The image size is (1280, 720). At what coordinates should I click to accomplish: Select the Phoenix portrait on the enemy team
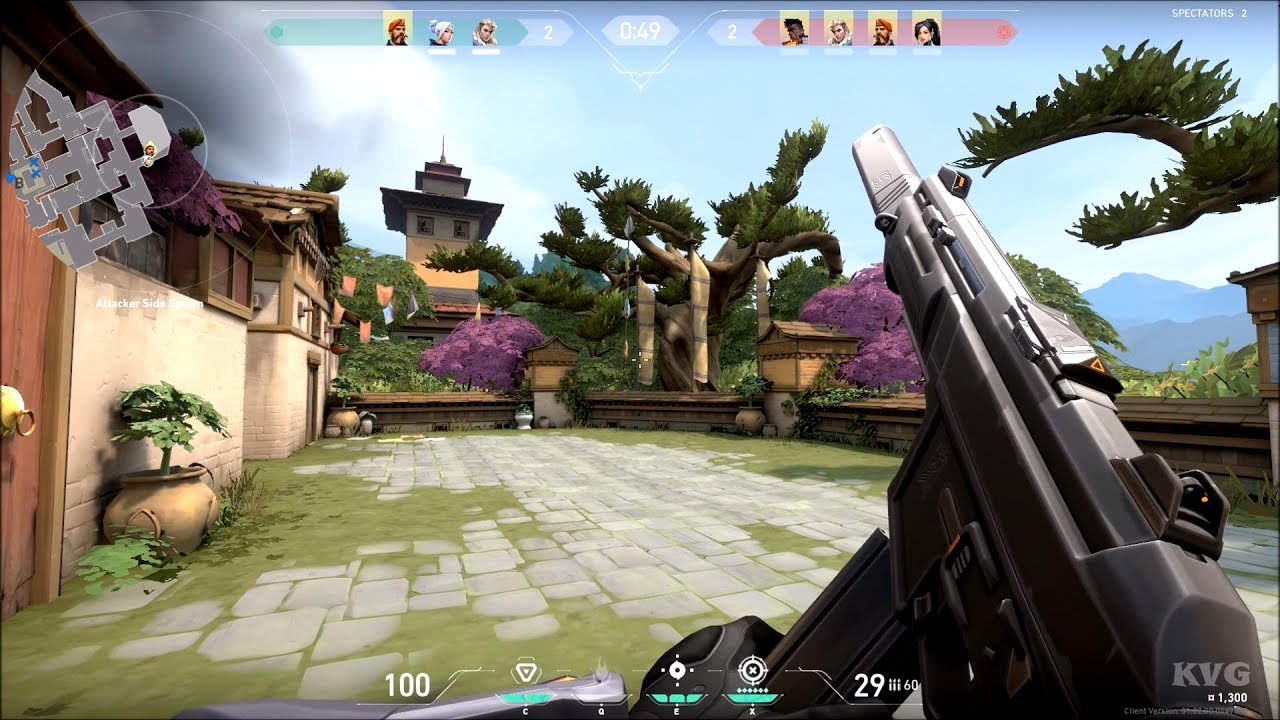(x=793, y=30)
